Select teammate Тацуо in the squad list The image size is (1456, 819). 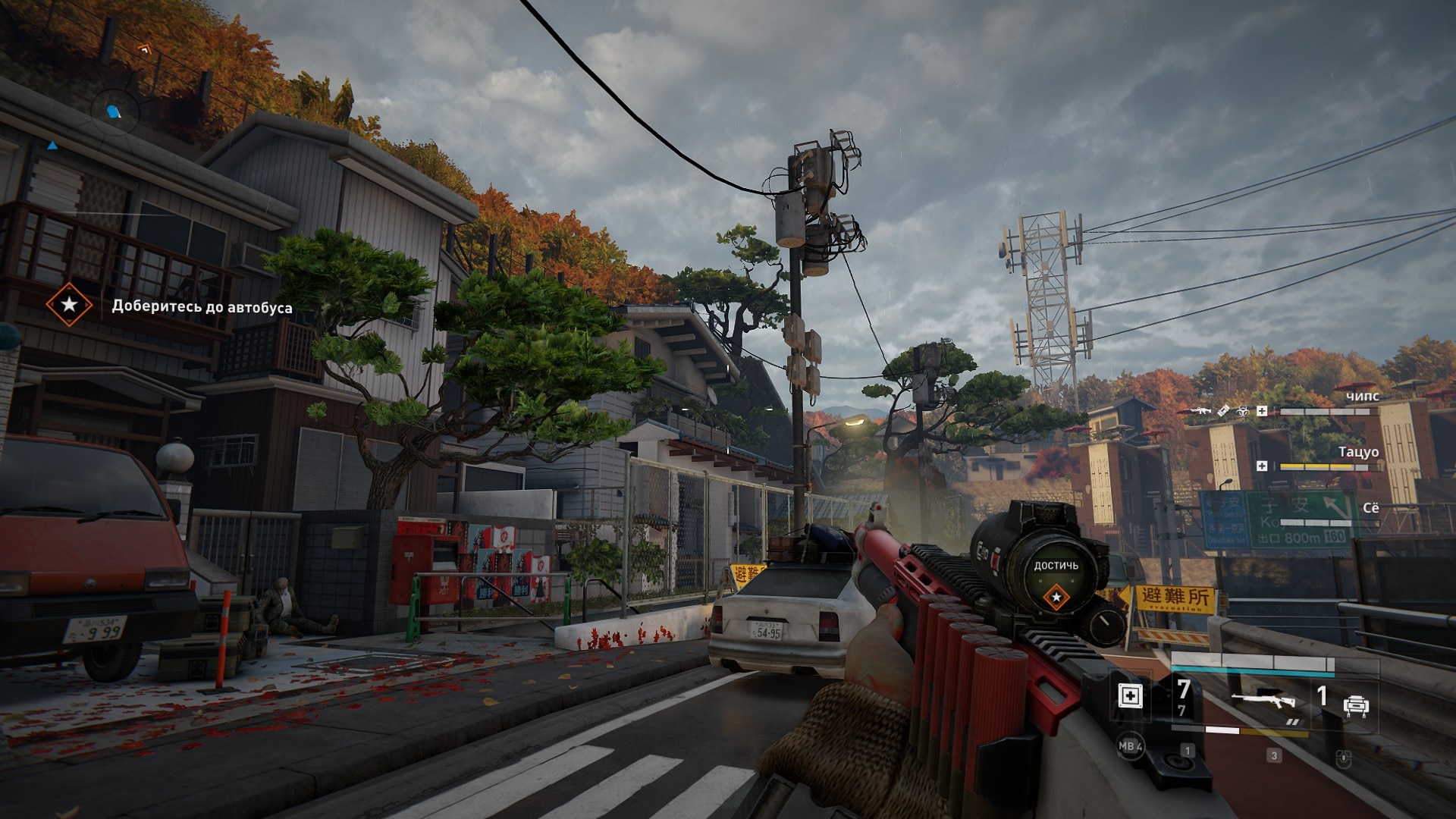tap(1358, 452)
